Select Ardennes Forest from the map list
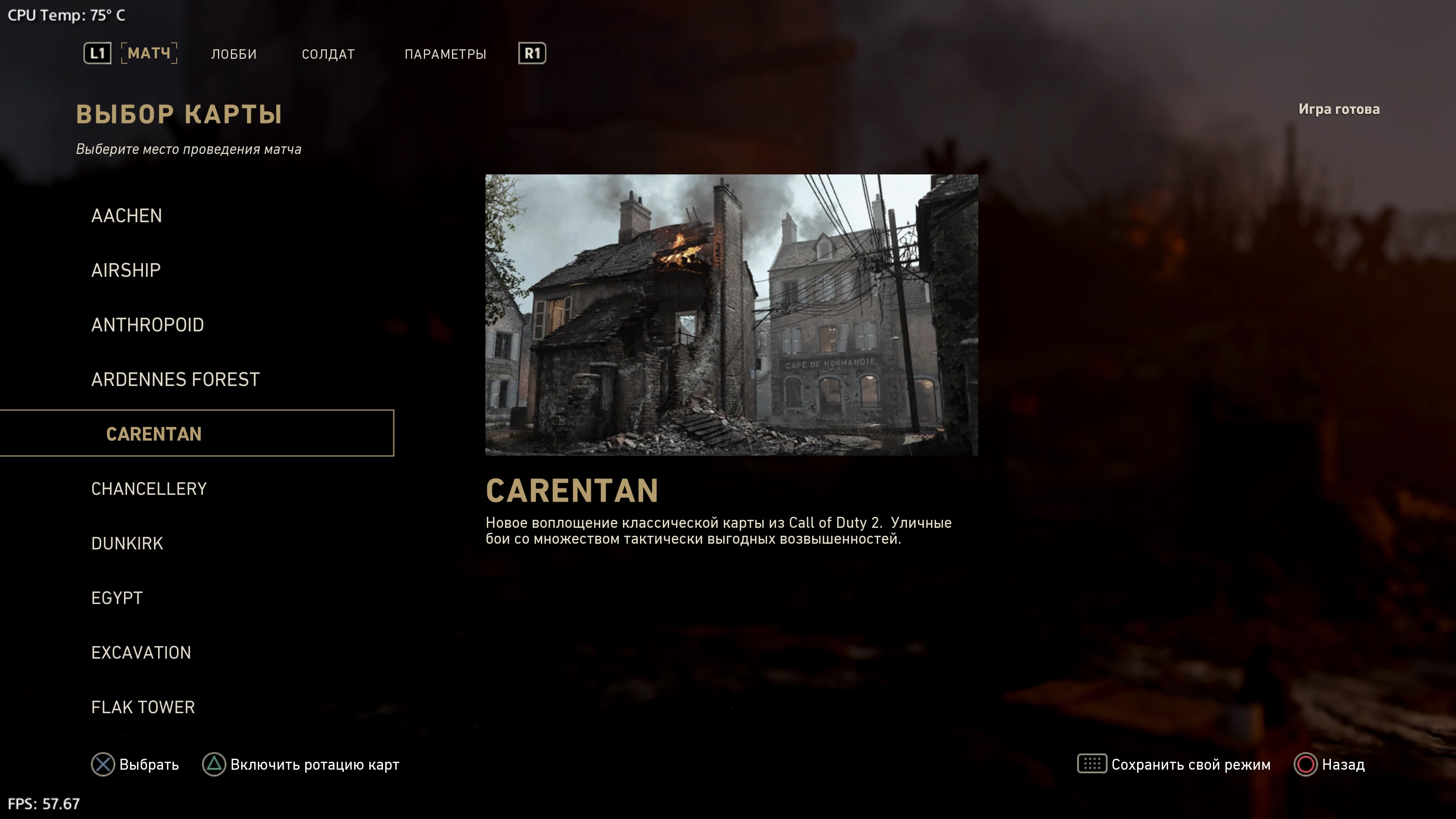This screenshot has width=1456, height=819. pos(175,379)
